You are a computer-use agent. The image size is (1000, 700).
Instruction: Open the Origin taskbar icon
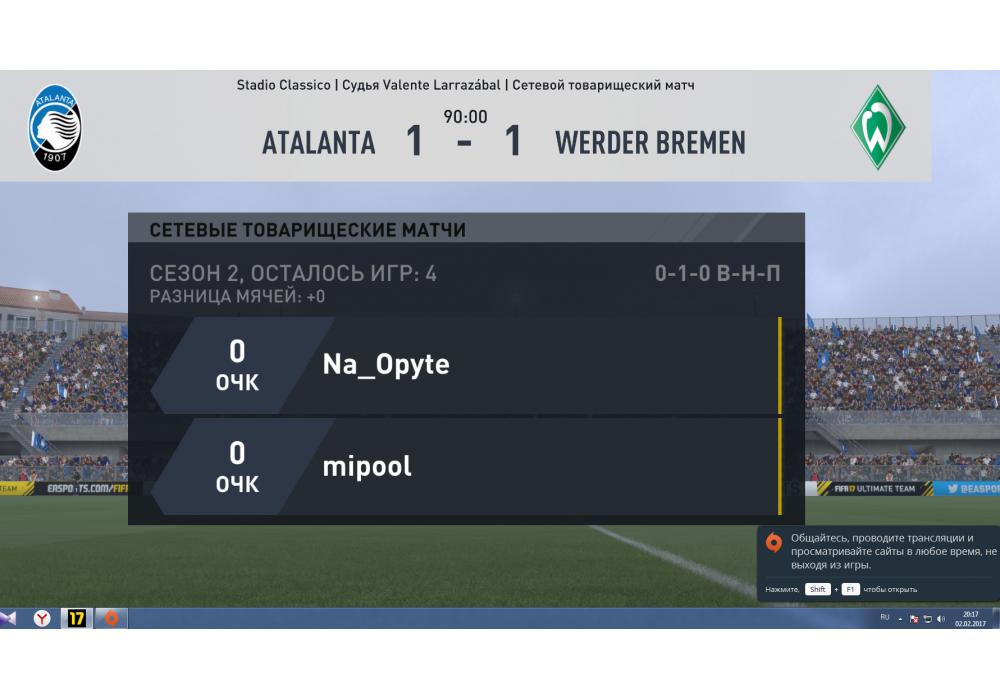pyautogui.click(x=111, y=619)
